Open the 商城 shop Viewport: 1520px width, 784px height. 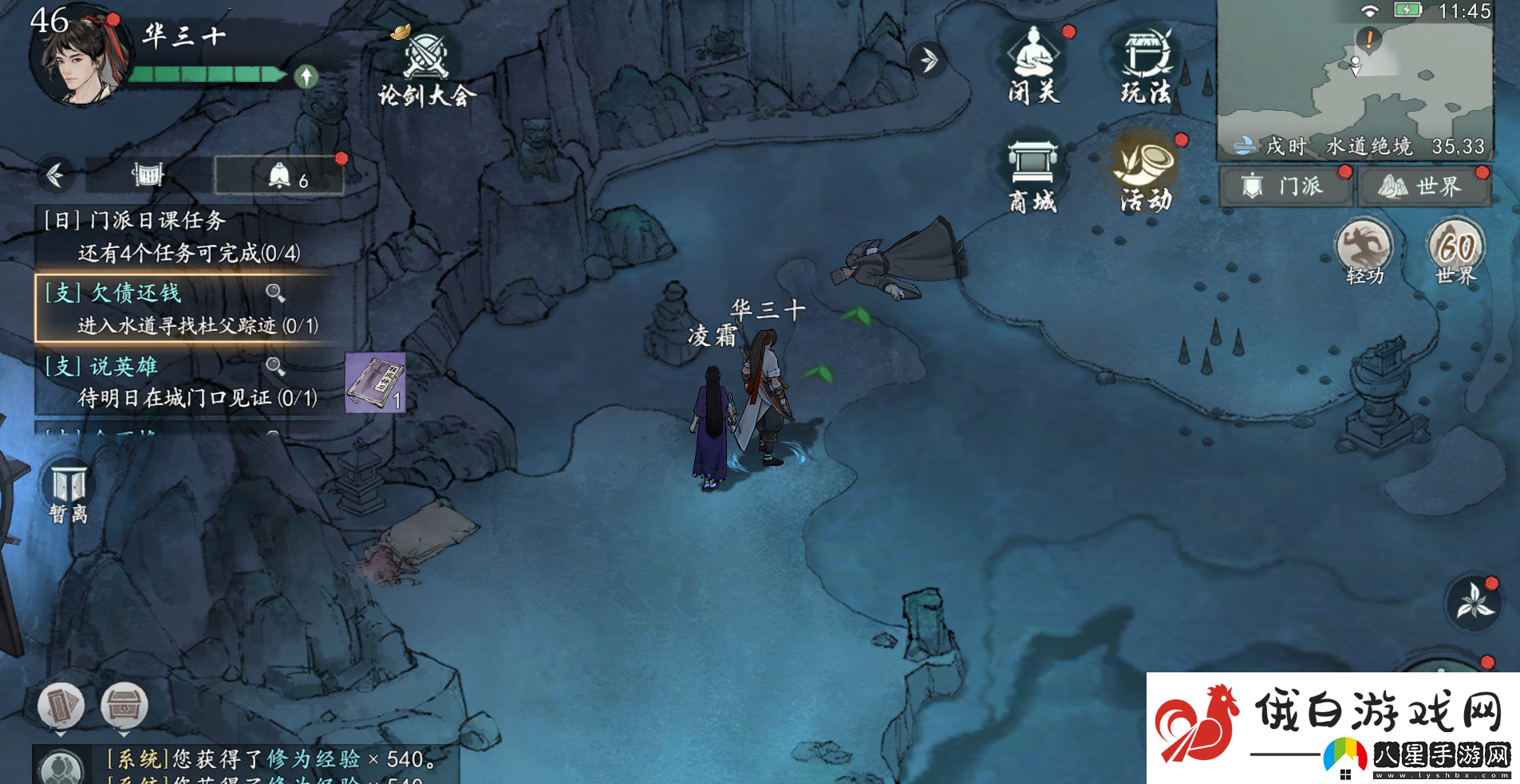(1032, 176)
